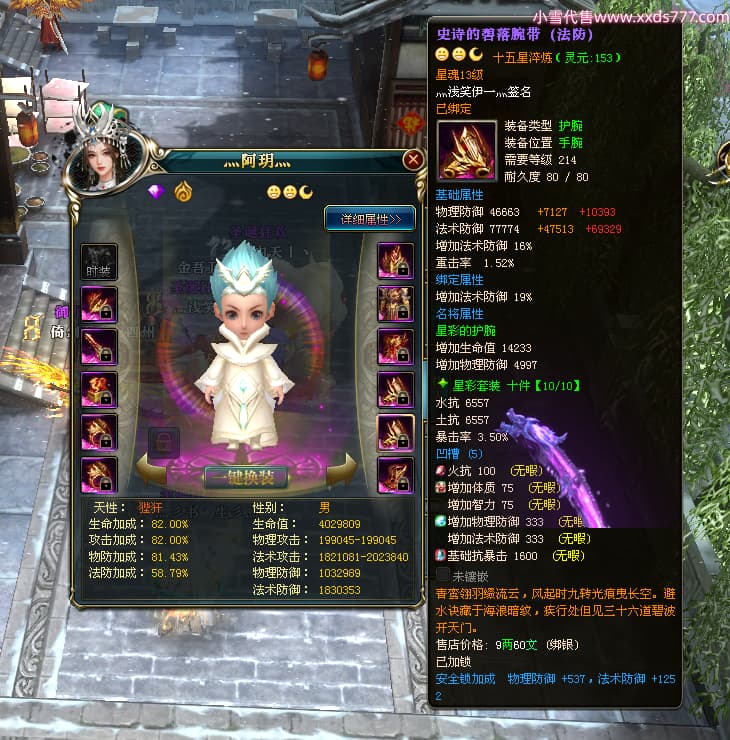Select the red pouch equipment slot
This screenshot has width=730, height=740.
(99, 390)
